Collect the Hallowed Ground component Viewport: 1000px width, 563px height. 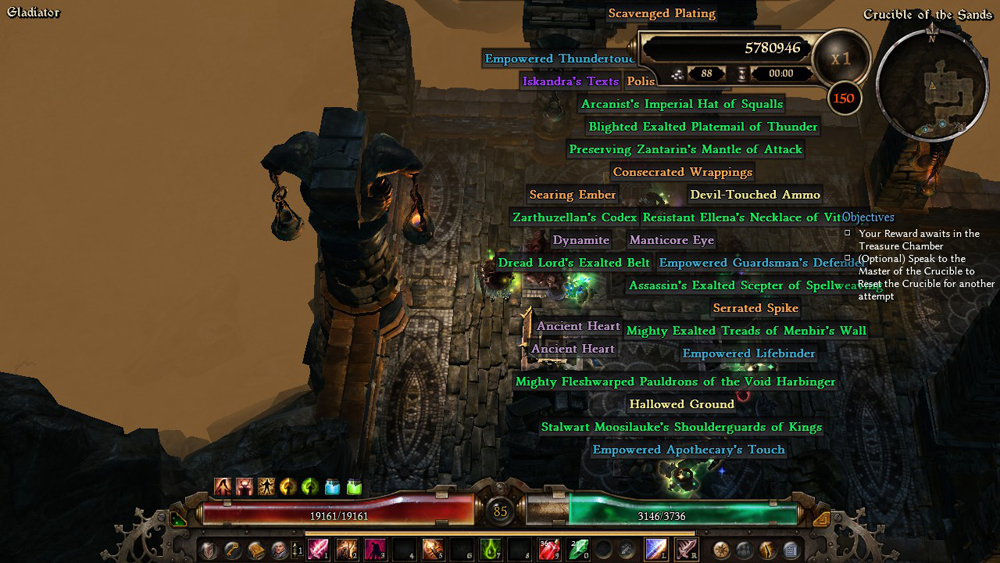(x=682, y=404)
